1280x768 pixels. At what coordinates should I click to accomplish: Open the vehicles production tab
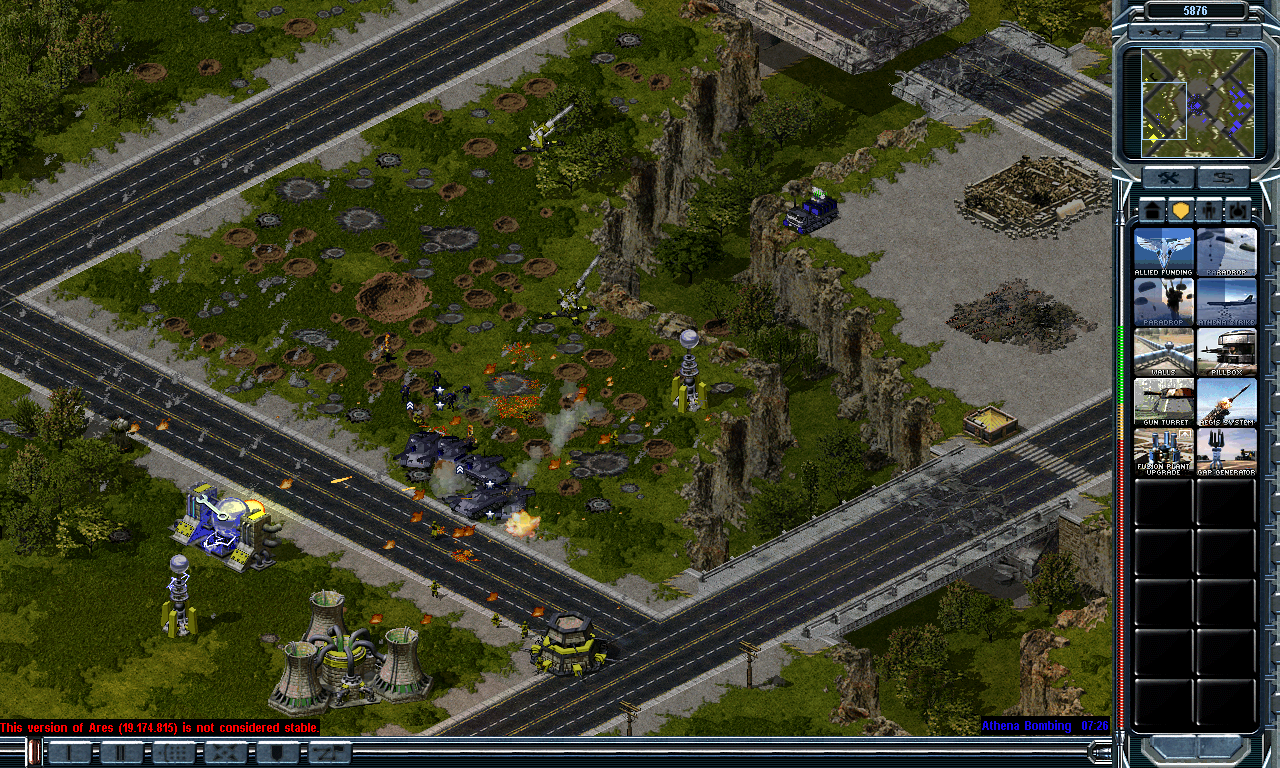click(1238, 211)
